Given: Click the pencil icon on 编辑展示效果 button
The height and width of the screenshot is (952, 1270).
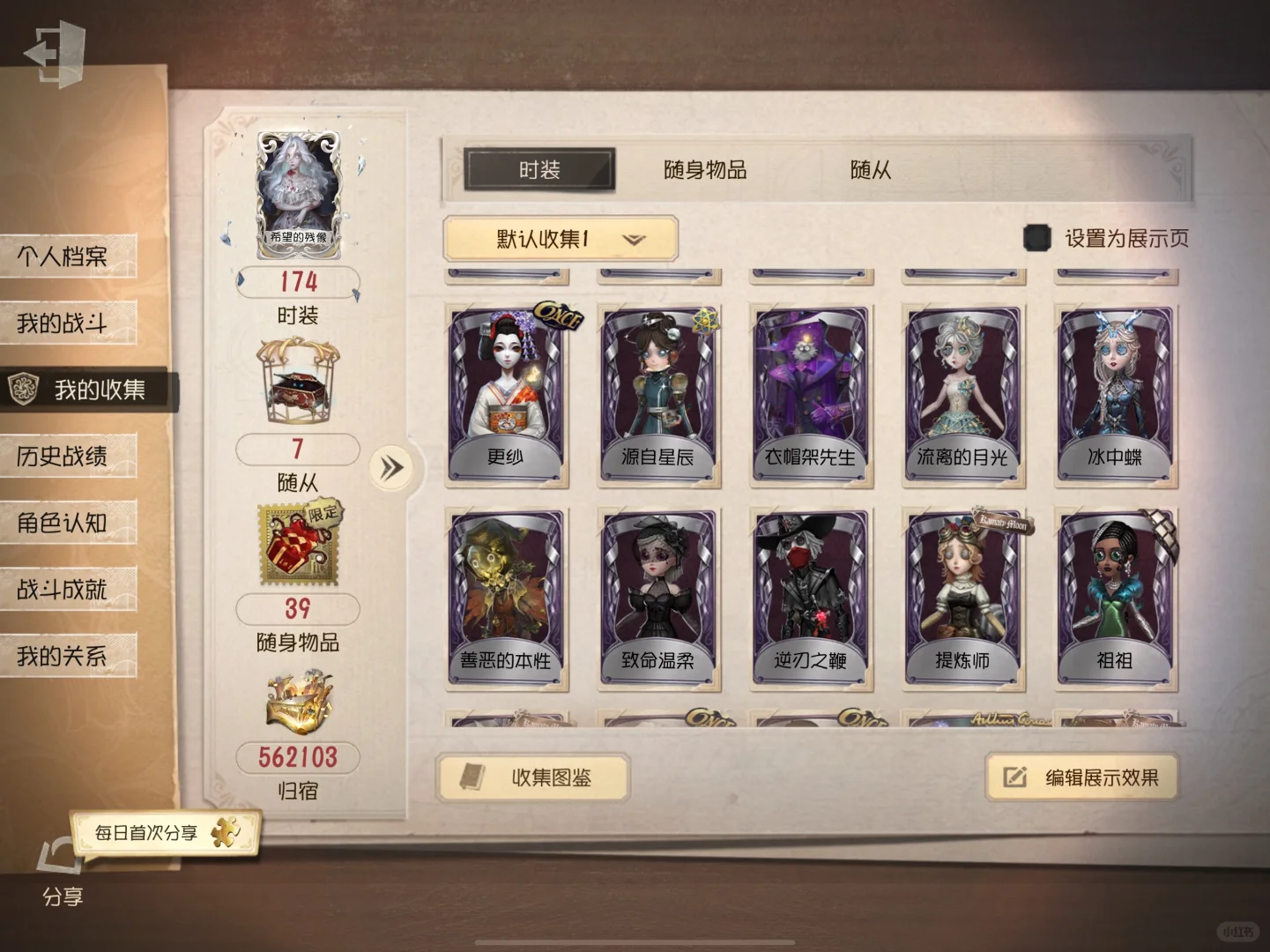Looking at the screenshot, I should click(1012, 777).
